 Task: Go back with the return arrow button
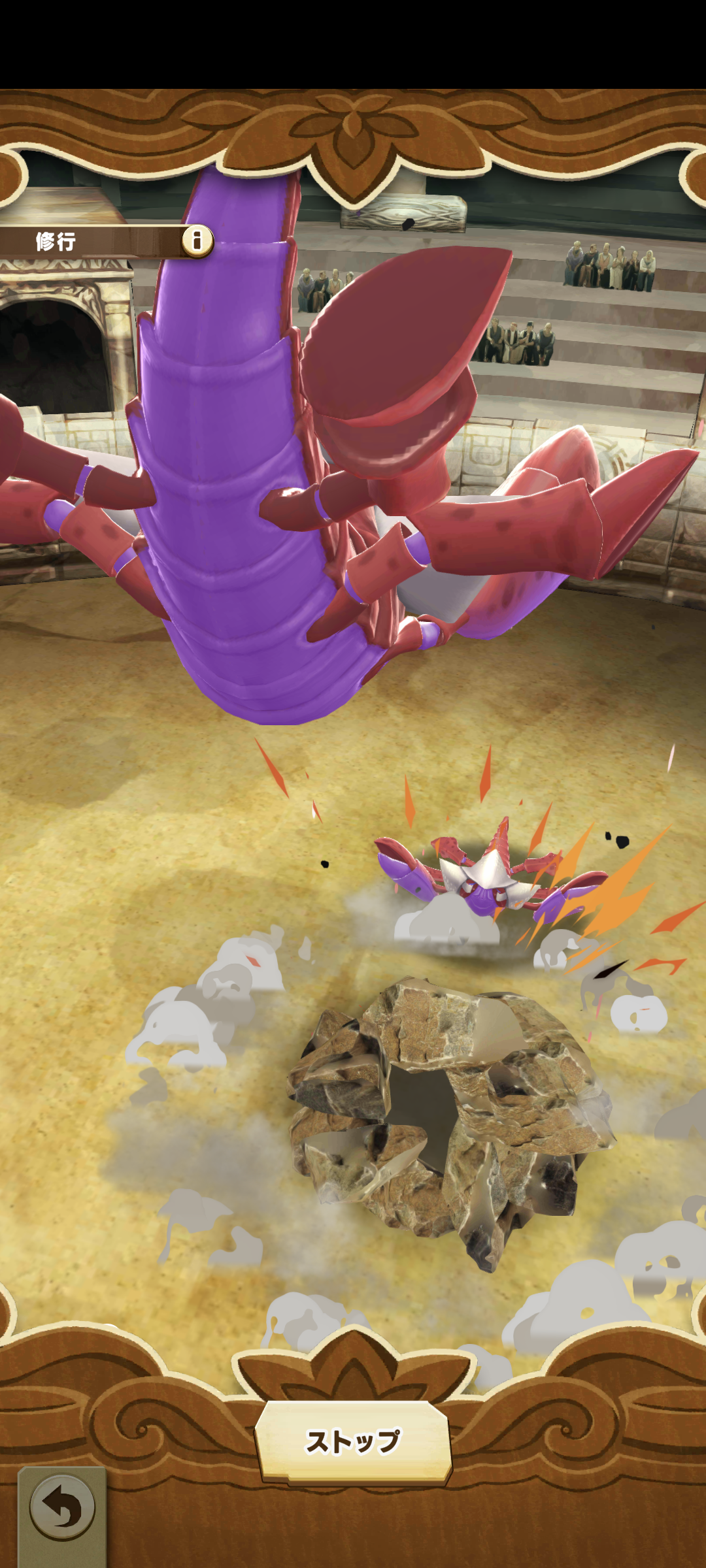62,1509
